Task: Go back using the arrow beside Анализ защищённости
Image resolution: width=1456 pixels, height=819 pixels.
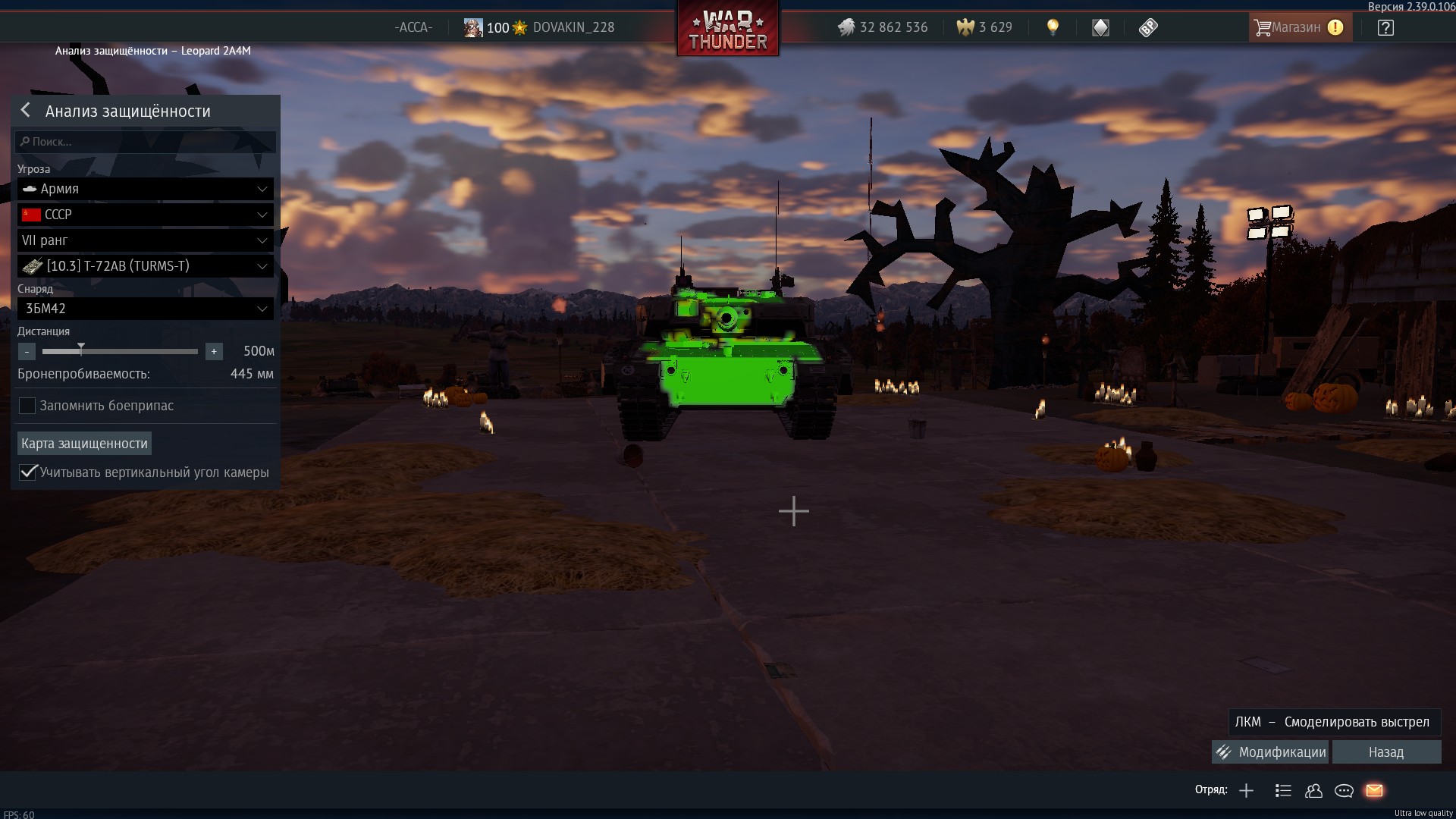Action: point(26,111)
